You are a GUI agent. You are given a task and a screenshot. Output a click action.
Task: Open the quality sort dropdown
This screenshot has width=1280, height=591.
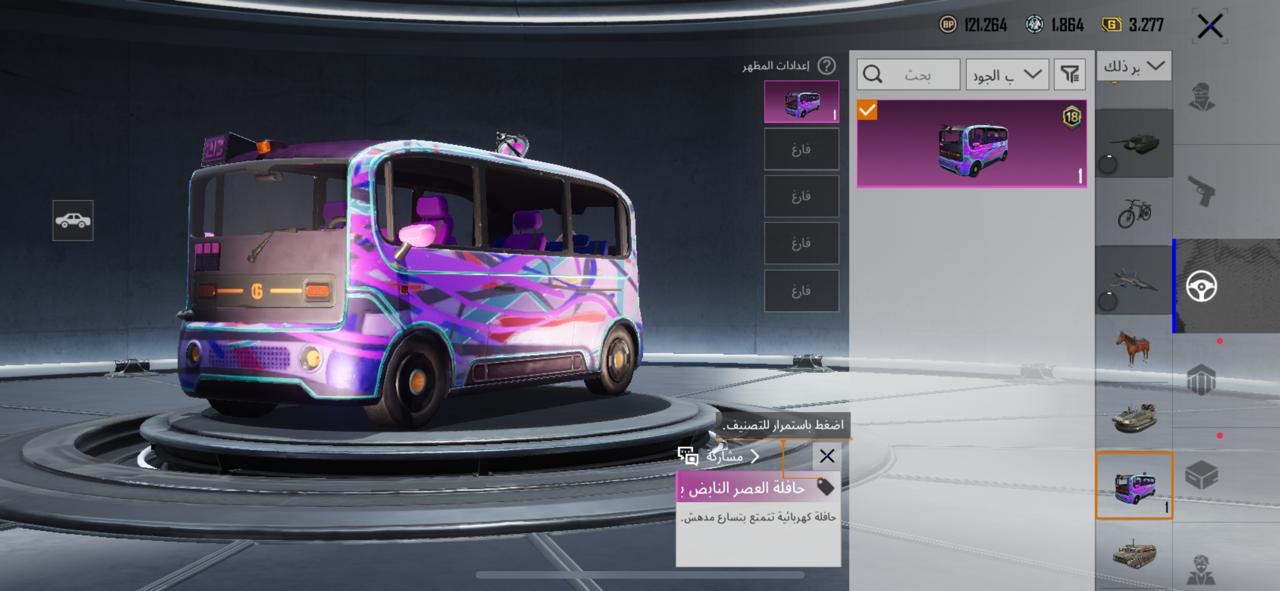[x=1007, y=74]
